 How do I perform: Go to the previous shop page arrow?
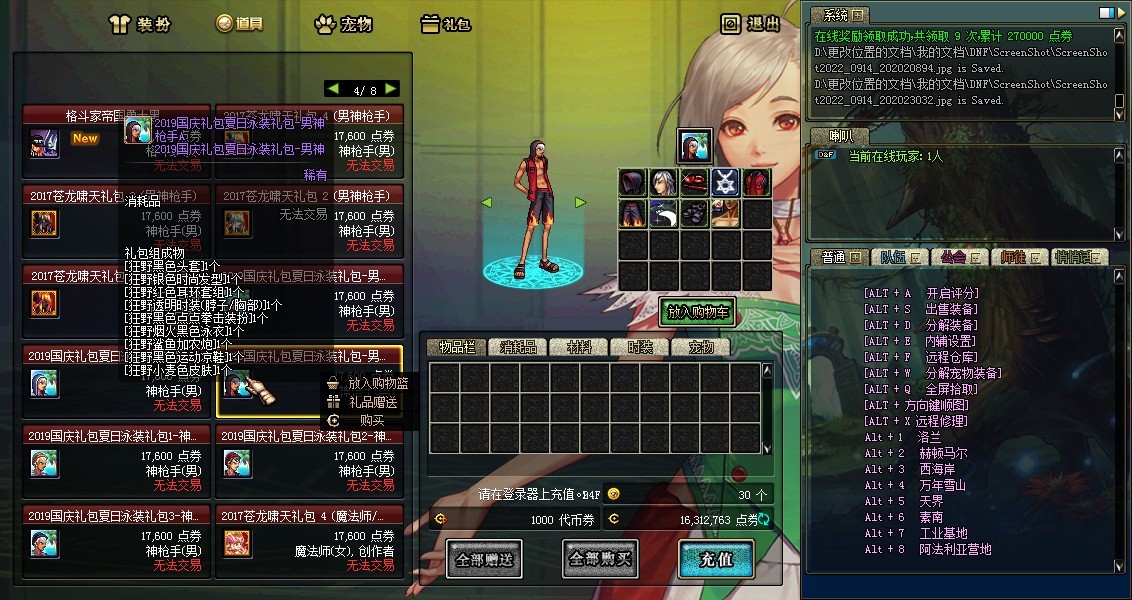[x=333, y=89]
